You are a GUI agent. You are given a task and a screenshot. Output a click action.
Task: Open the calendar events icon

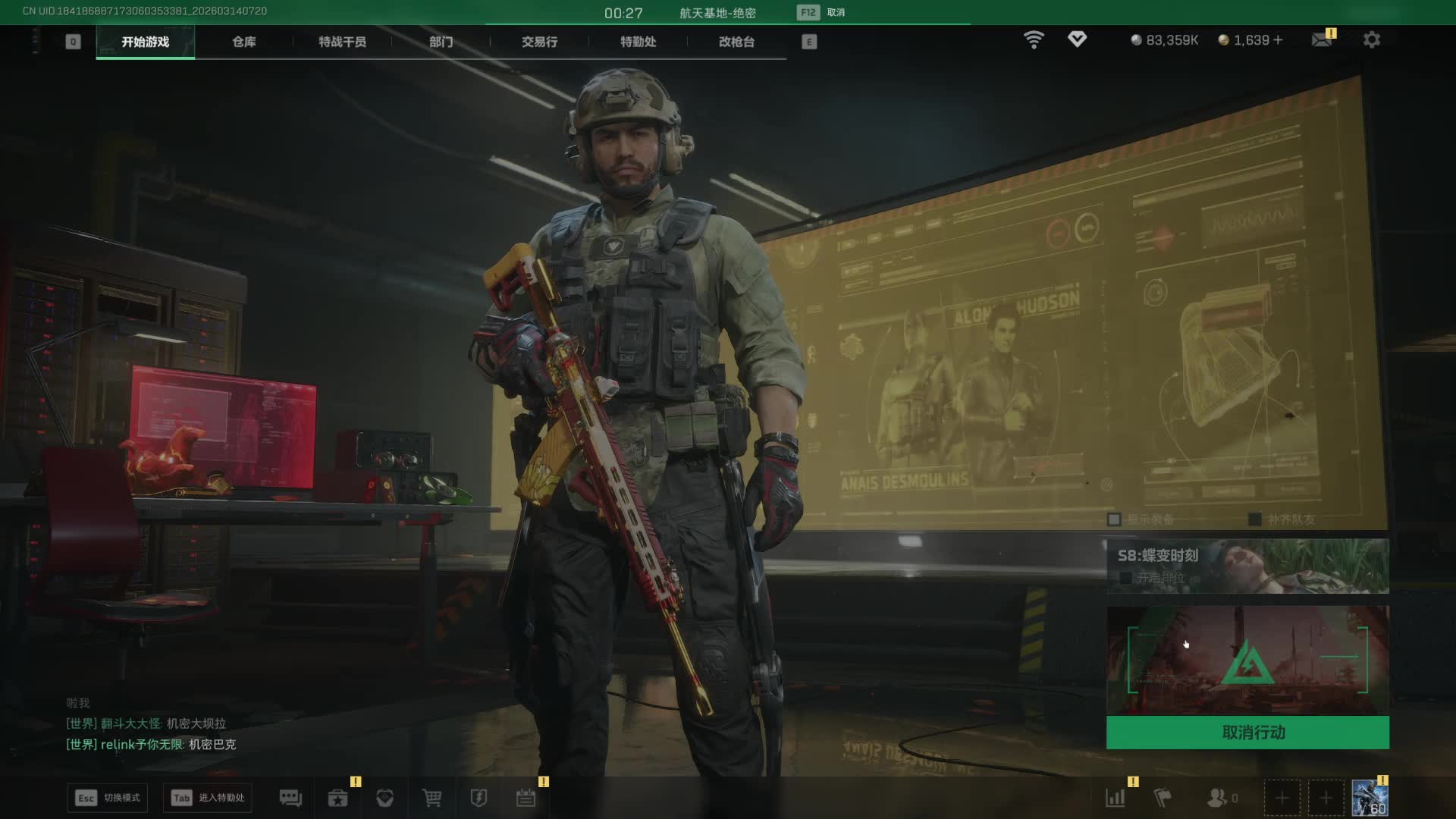(526, 798)
